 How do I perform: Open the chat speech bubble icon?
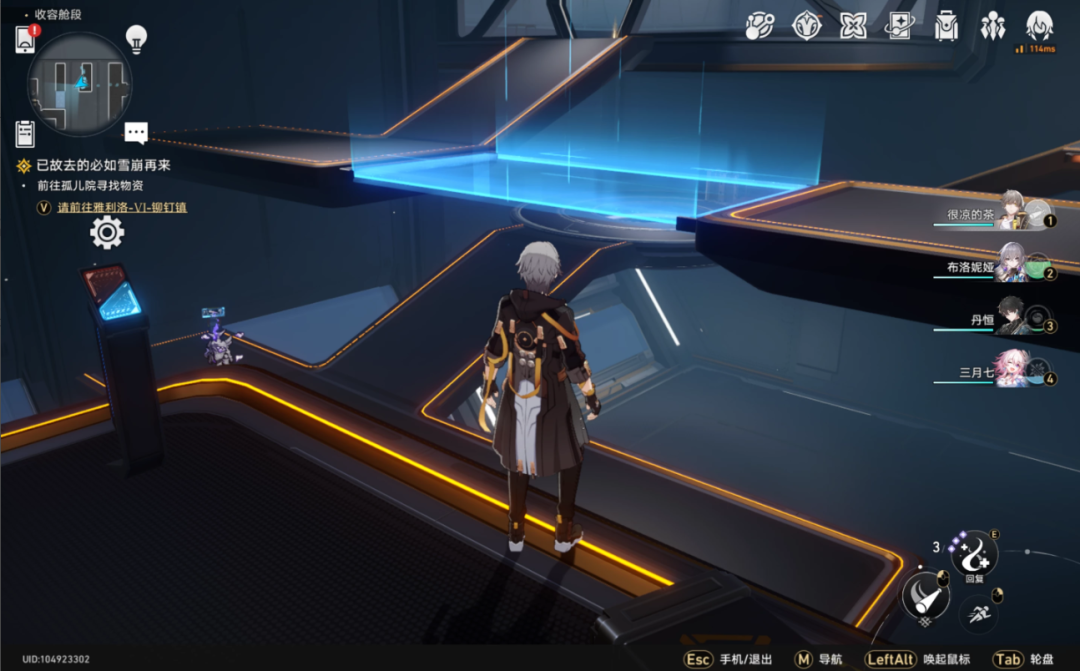coord(136,133)
